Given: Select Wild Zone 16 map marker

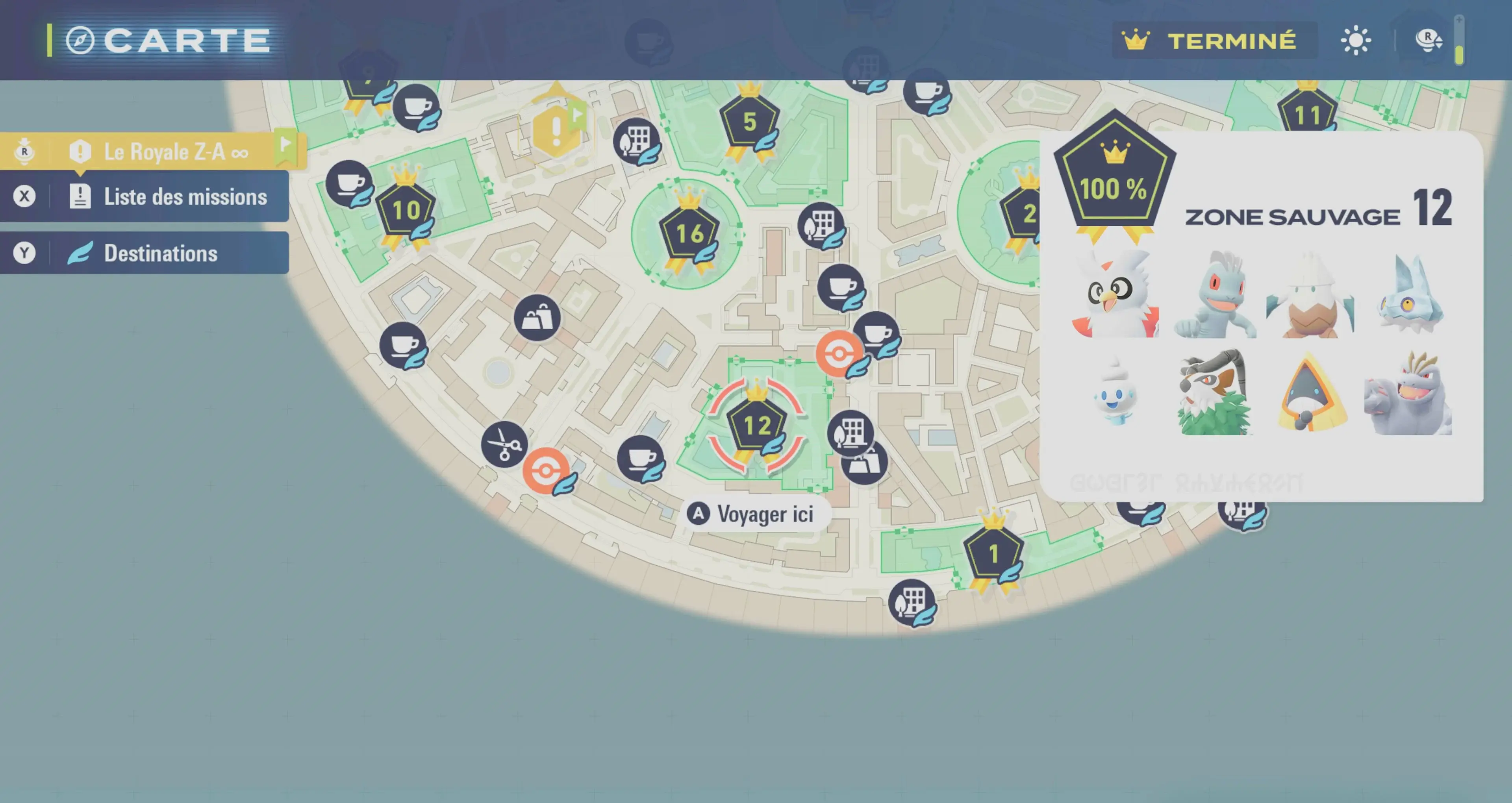Looking at the screenshot, I should (689, 235).
